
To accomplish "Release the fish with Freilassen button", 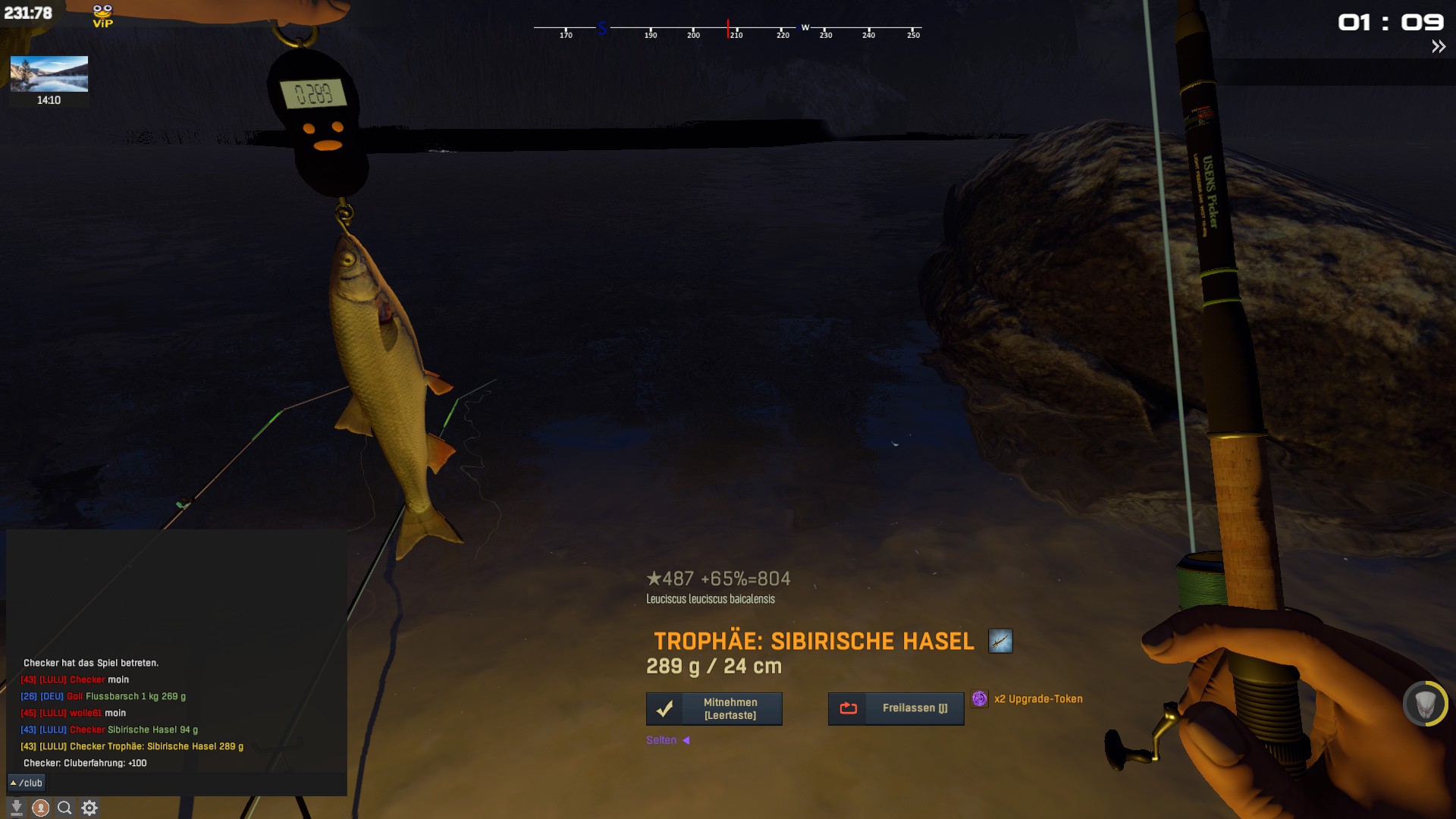I will click(x=896, y=708).
